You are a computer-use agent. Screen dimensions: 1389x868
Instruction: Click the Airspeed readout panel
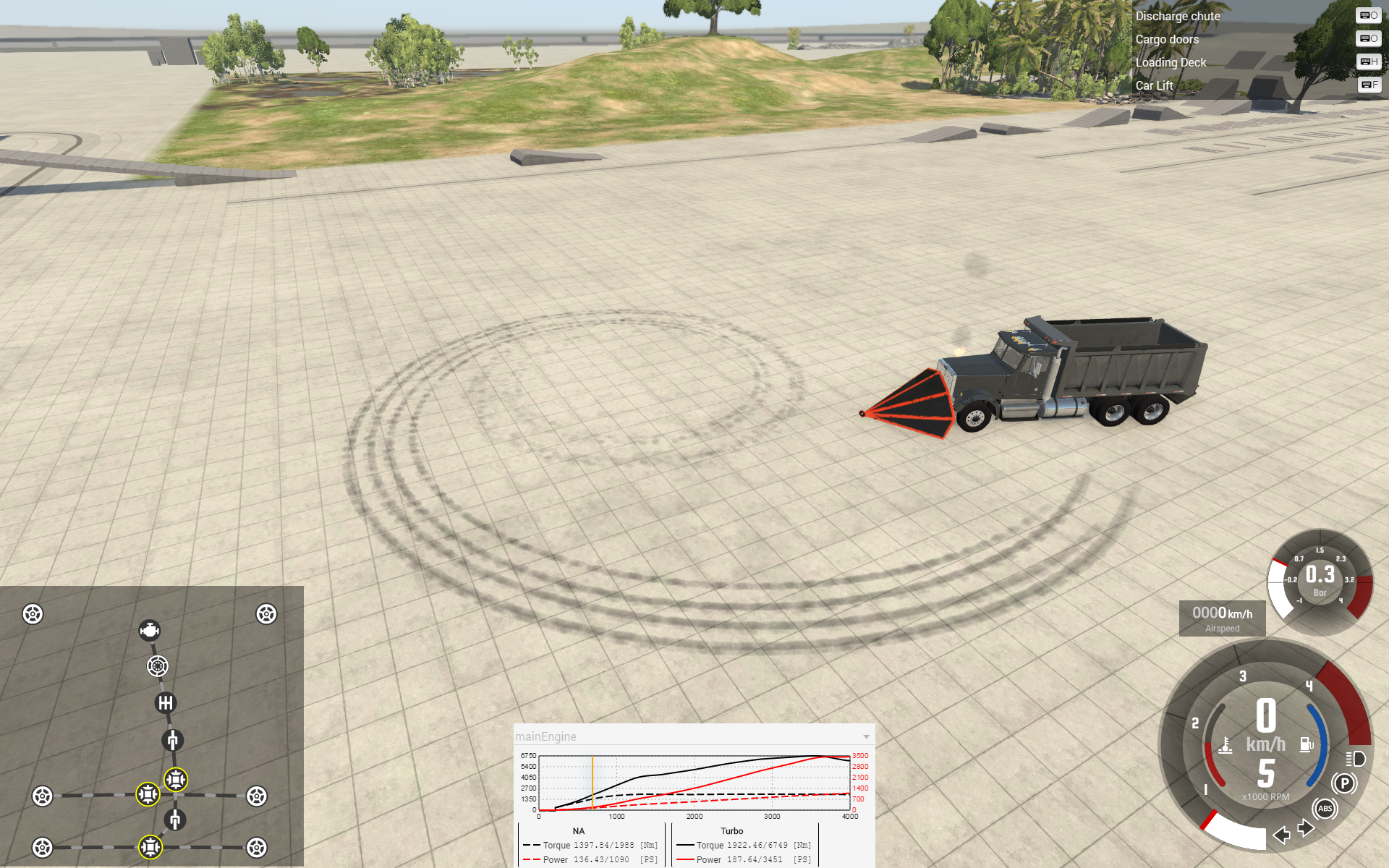(x=1223, y=618)
